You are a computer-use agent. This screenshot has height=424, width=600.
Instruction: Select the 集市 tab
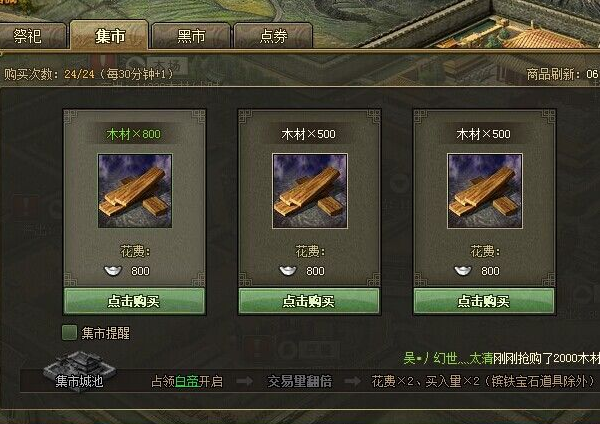coord(109,36)
